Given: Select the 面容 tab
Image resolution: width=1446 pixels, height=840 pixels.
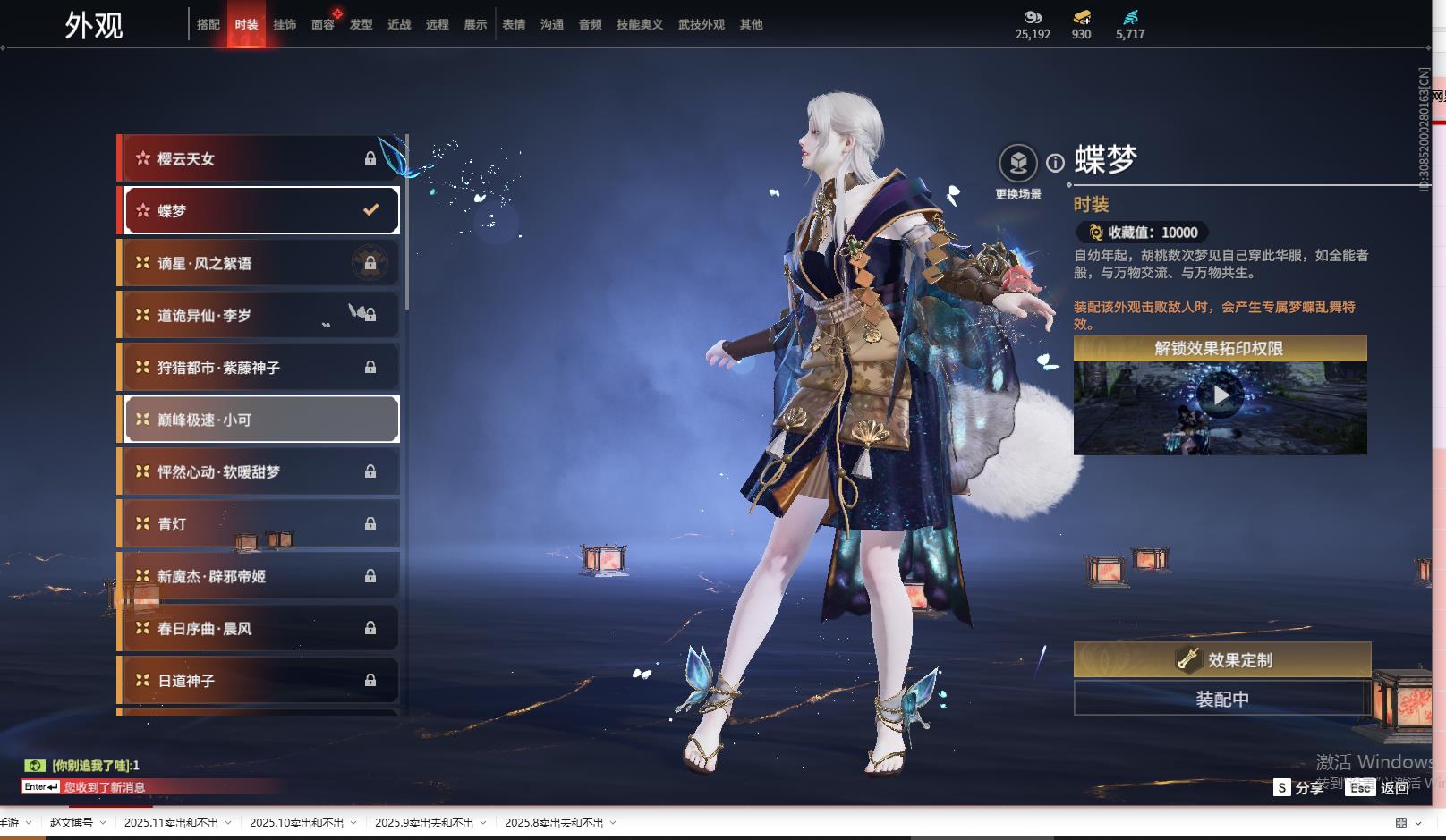Looking at the screenshot, I should (323, 25).
